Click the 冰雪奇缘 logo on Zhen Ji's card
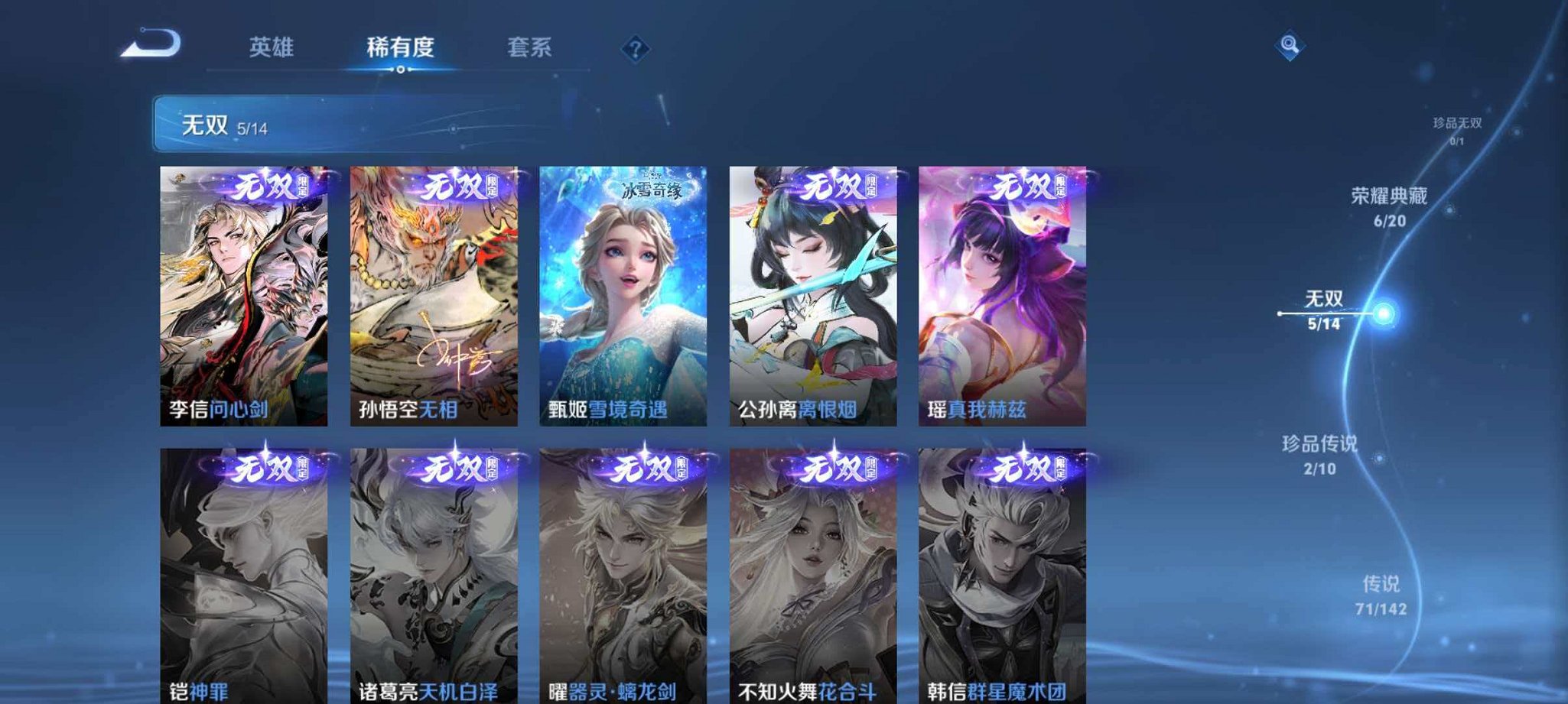This screenshot has height=704, width=1568. pos(652,190)
